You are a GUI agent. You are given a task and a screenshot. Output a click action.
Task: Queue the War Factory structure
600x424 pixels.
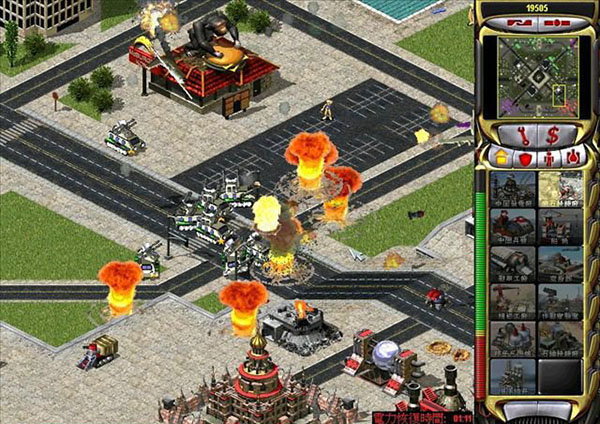click(511, 263)
